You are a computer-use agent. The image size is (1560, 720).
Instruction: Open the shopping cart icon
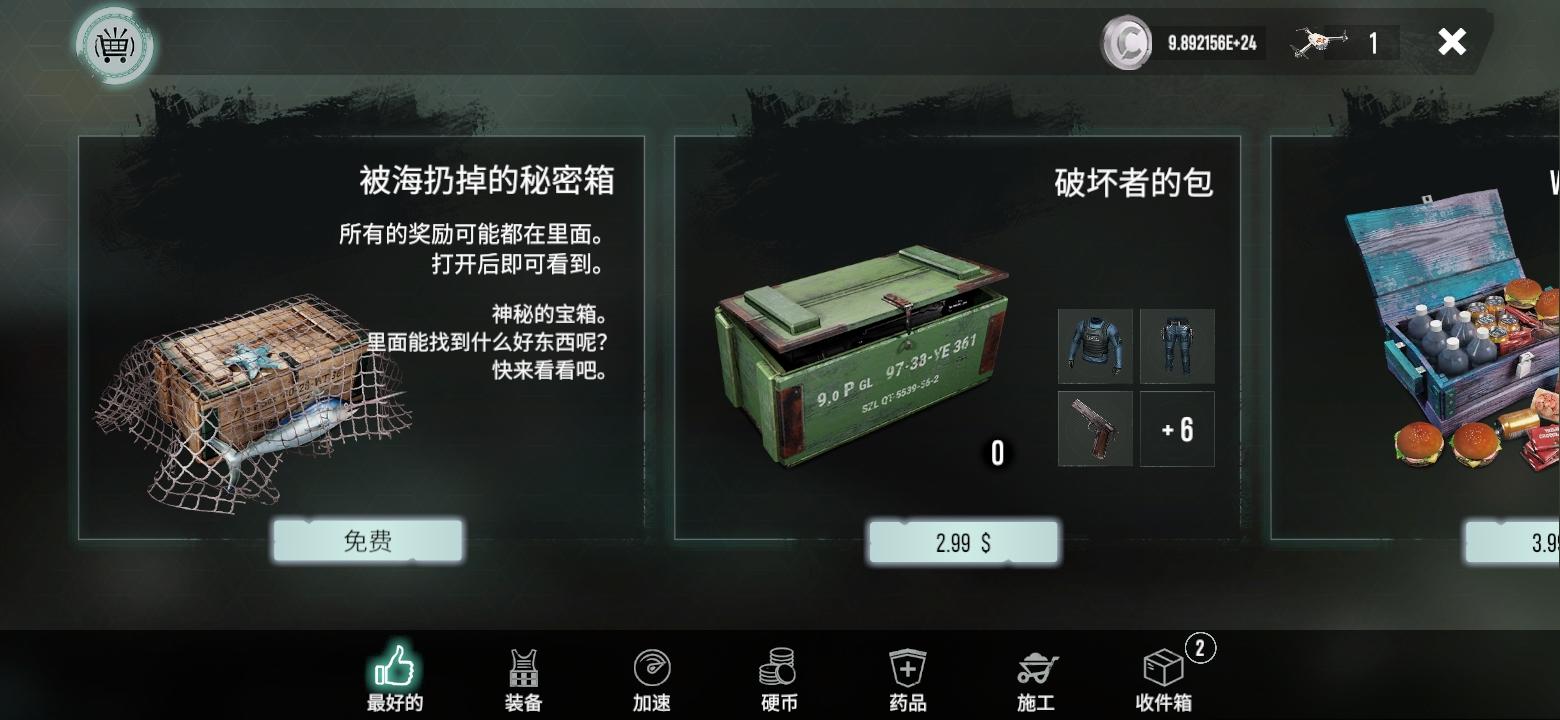tap(115, 46)
